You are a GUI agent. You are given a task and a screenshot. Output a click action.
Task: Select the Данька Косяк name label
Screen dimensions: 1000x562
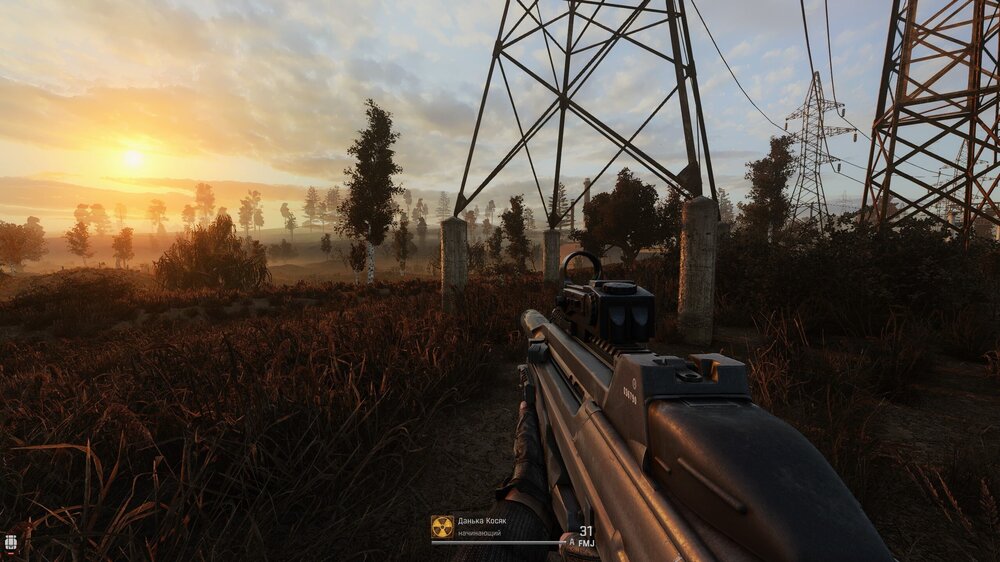point(482,521)
